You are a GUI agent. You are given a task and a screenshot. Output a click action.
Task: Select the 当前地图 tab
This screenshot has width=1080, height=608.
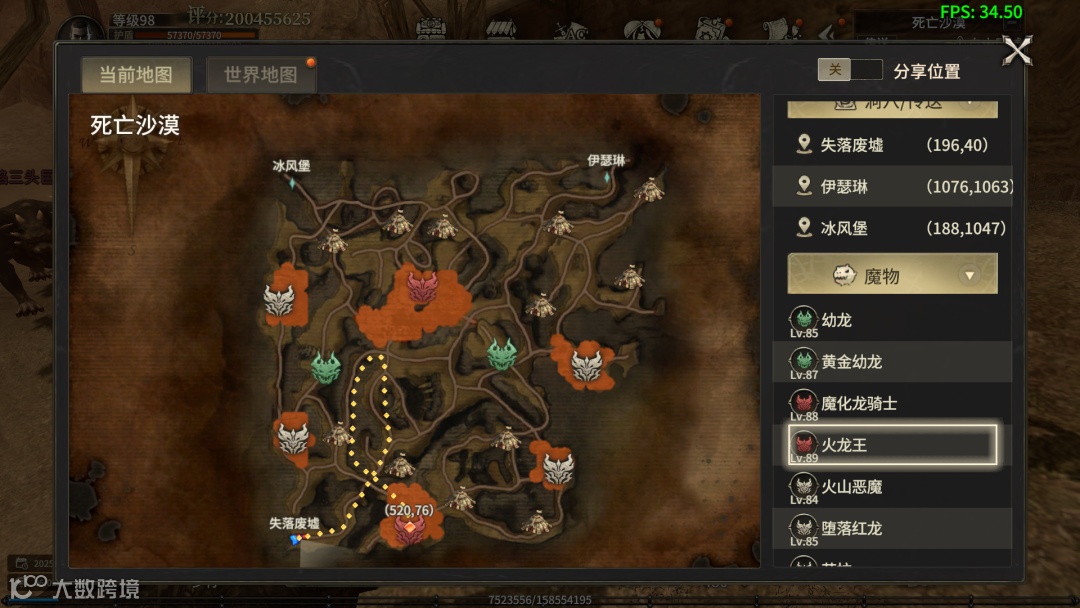point(136,75)
